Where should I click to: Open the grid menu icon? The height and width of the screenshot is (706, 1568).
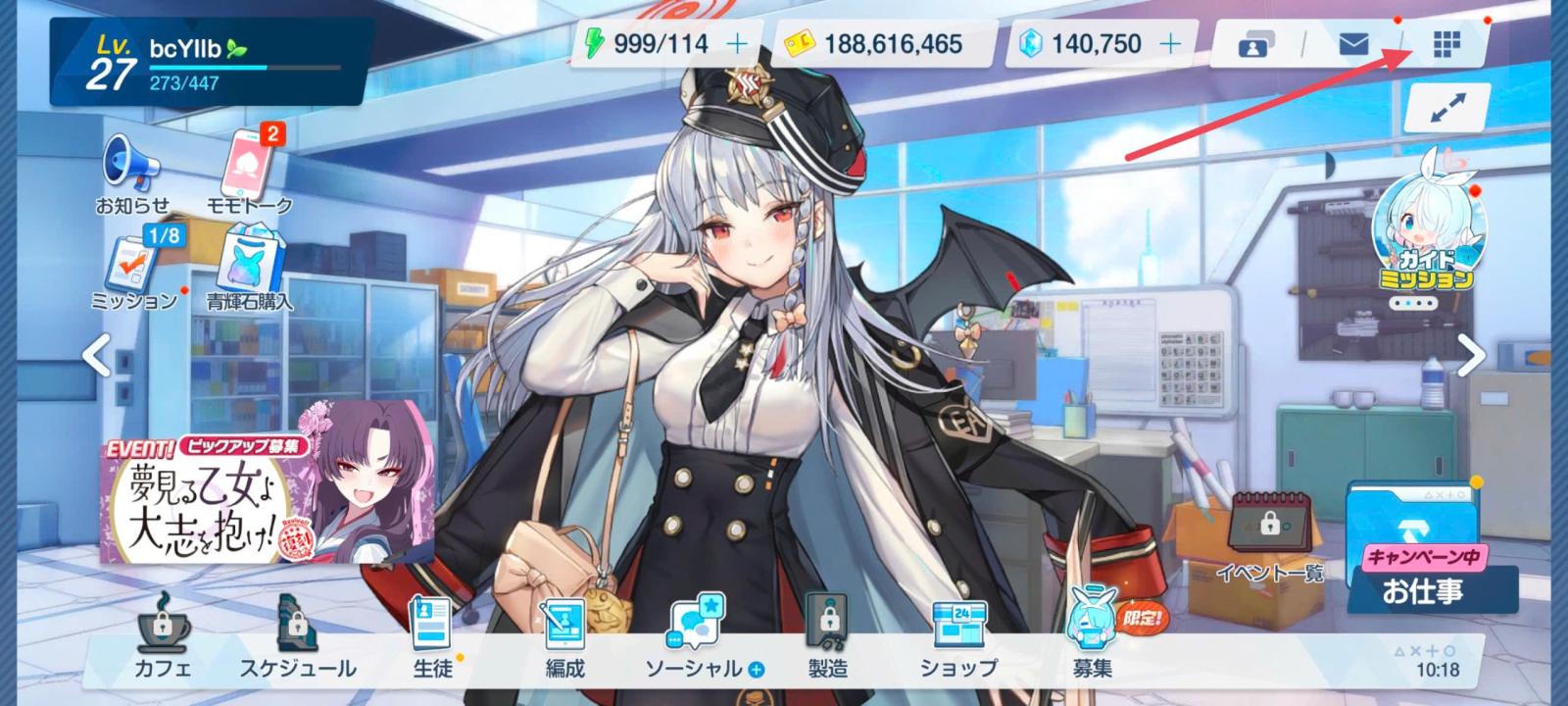click(1446, 44)
